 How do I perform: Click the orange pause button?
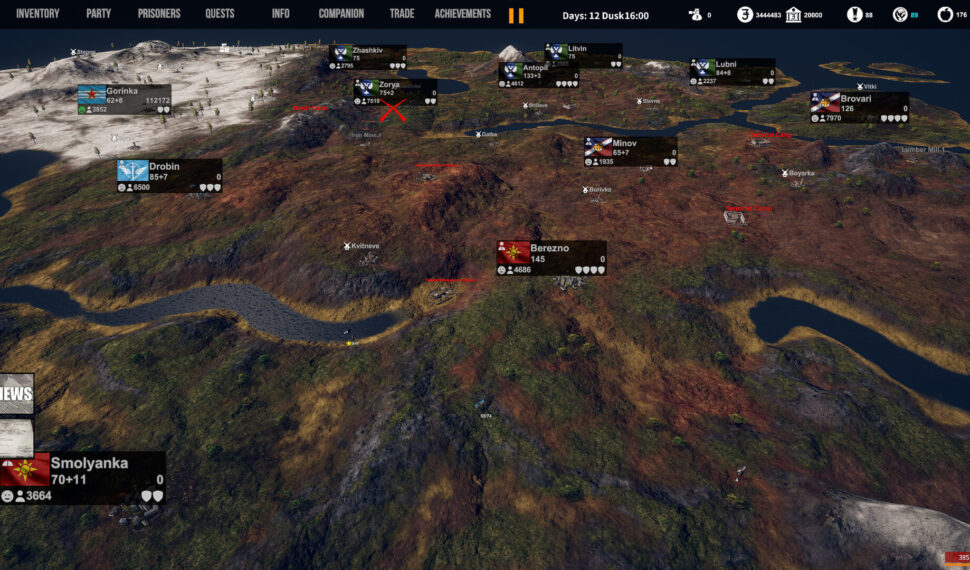(516, 15)
